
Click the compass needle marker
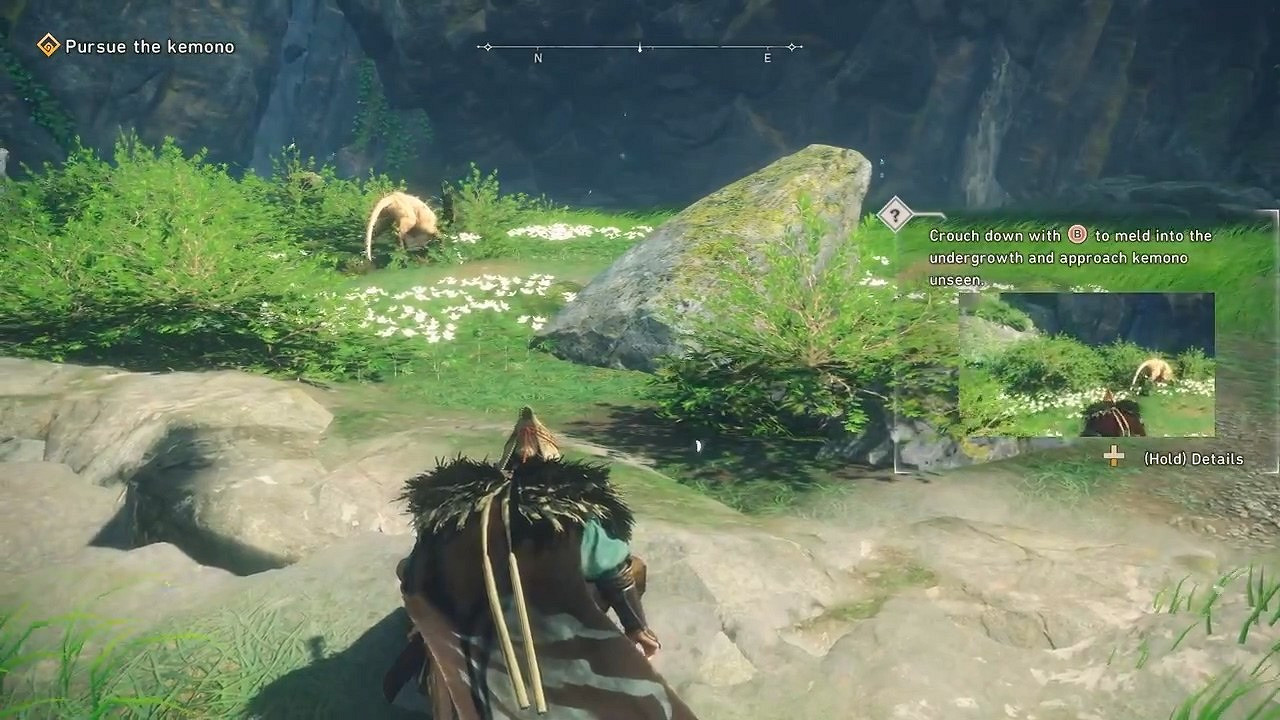[639, 46]
